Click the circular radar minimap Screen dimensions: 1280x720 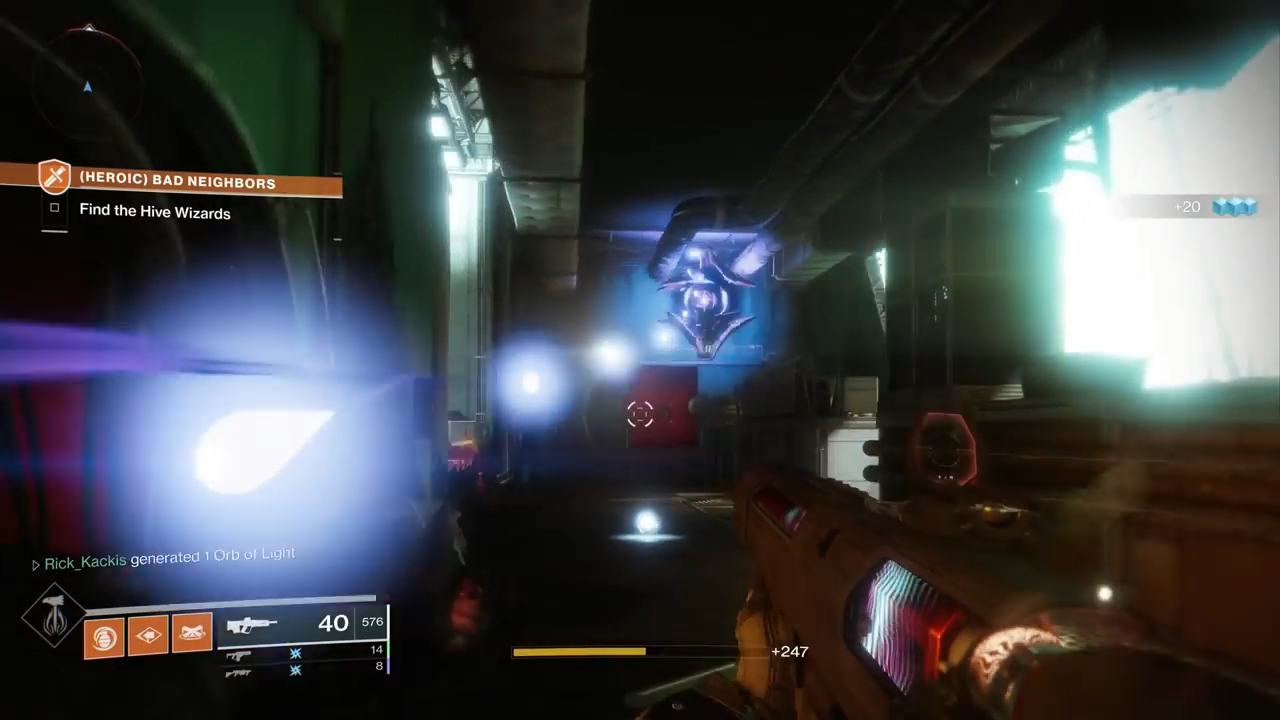[87, 78]
